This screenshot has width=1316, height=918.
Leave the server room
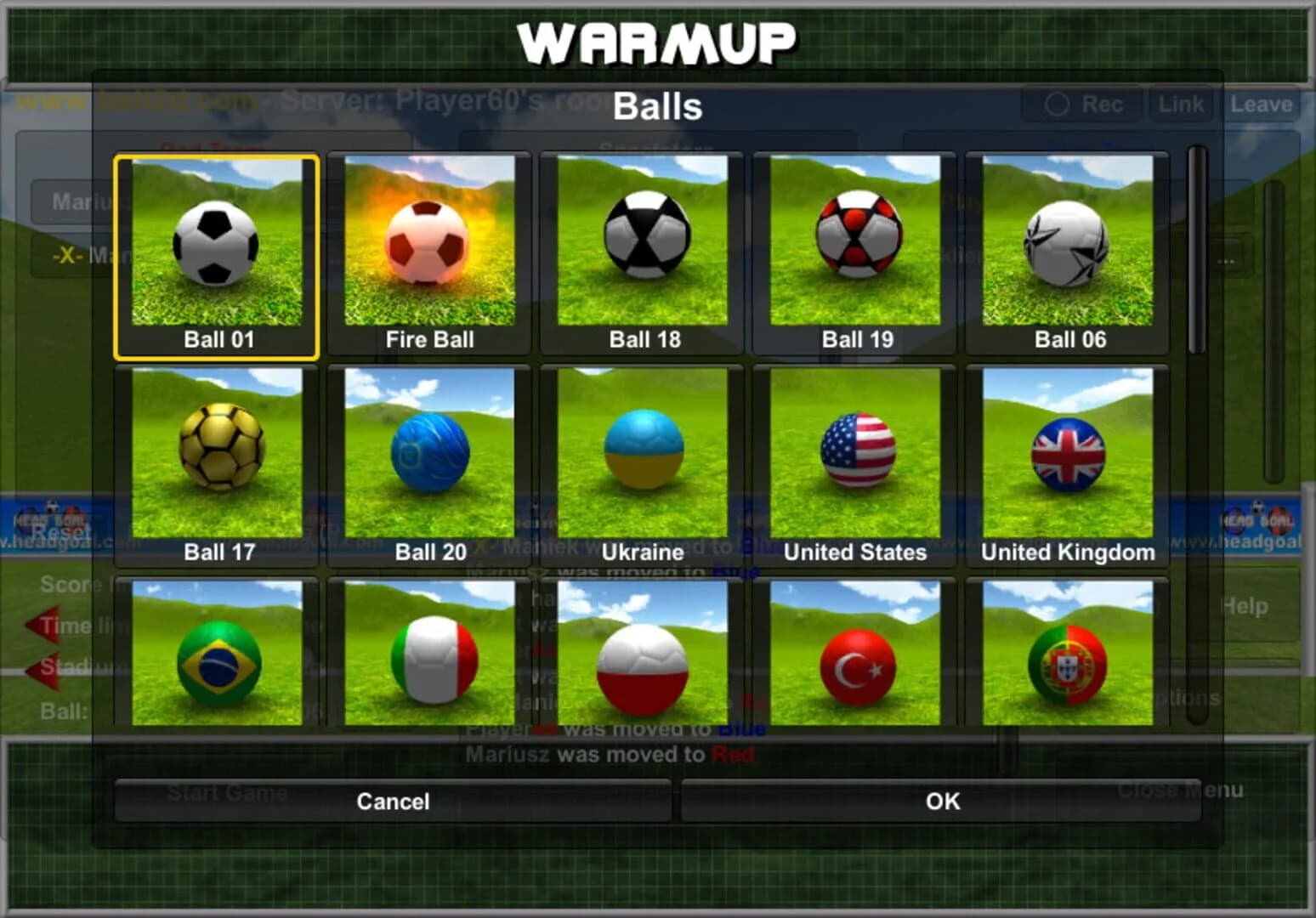coord(1261,104)
